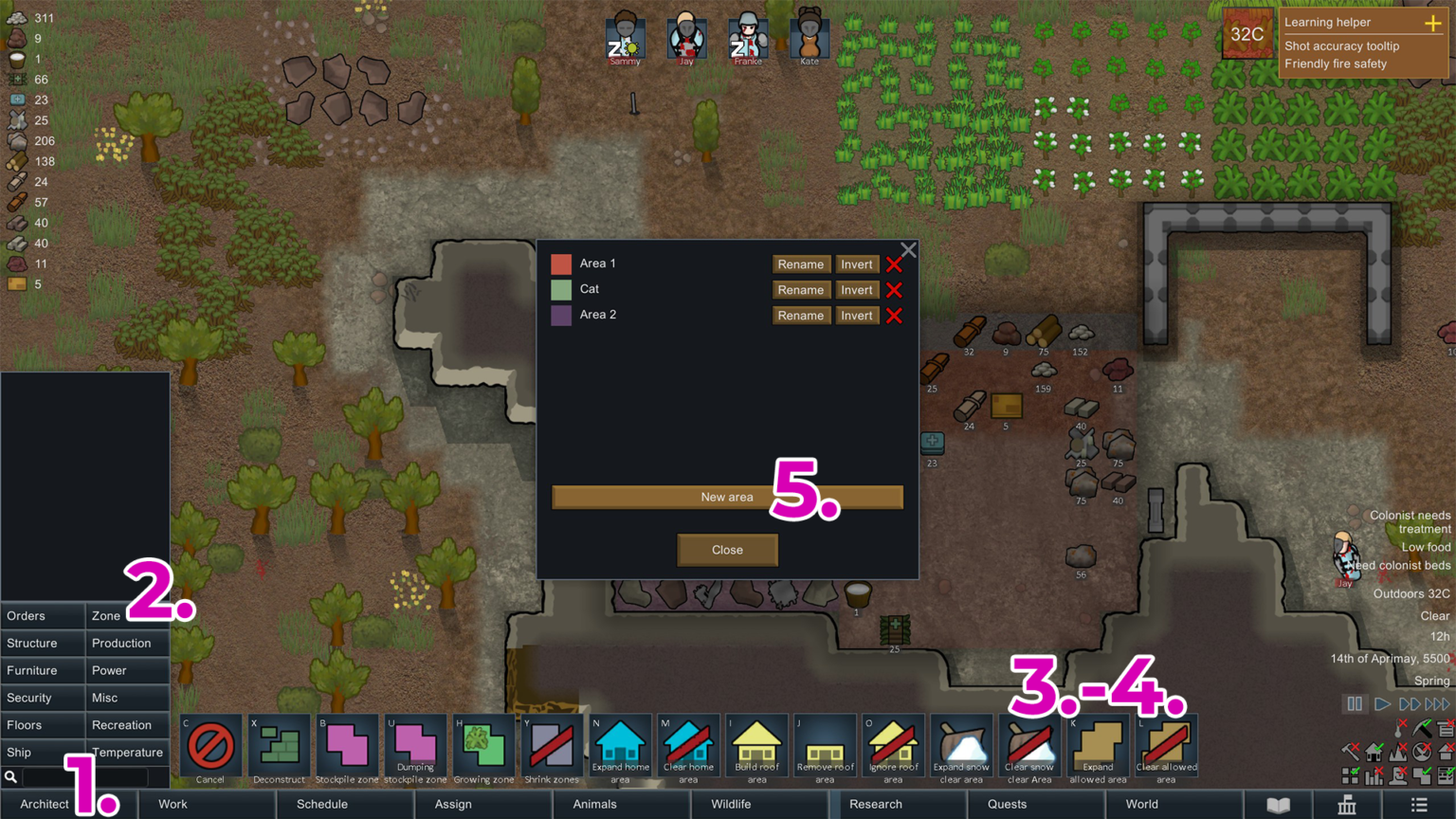Image resolution: width=1456 pixels, height=819 pixels.
Task: Click the architect search field
Action: pyautogui.click(x=83, y=777)
